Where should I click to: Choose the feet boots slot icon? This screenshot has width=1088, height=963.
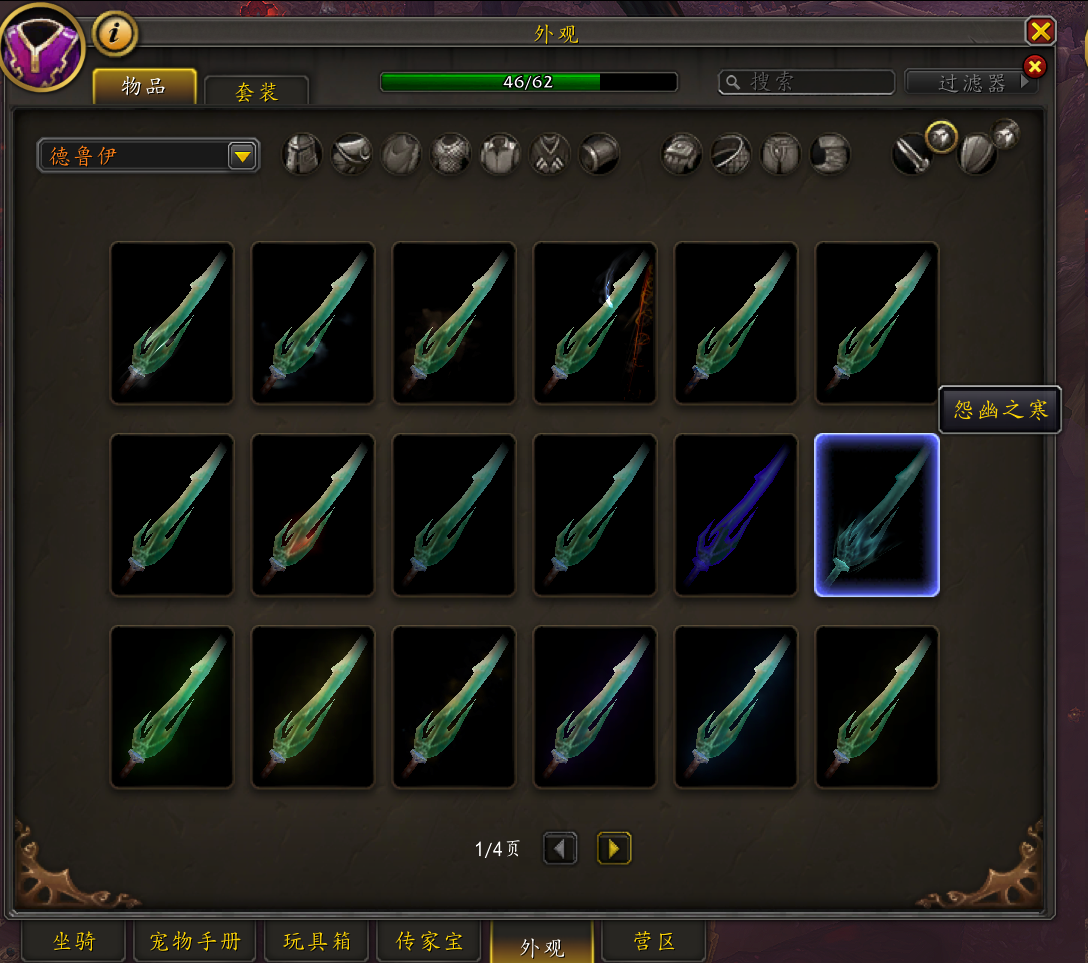(x=830, y=155)
